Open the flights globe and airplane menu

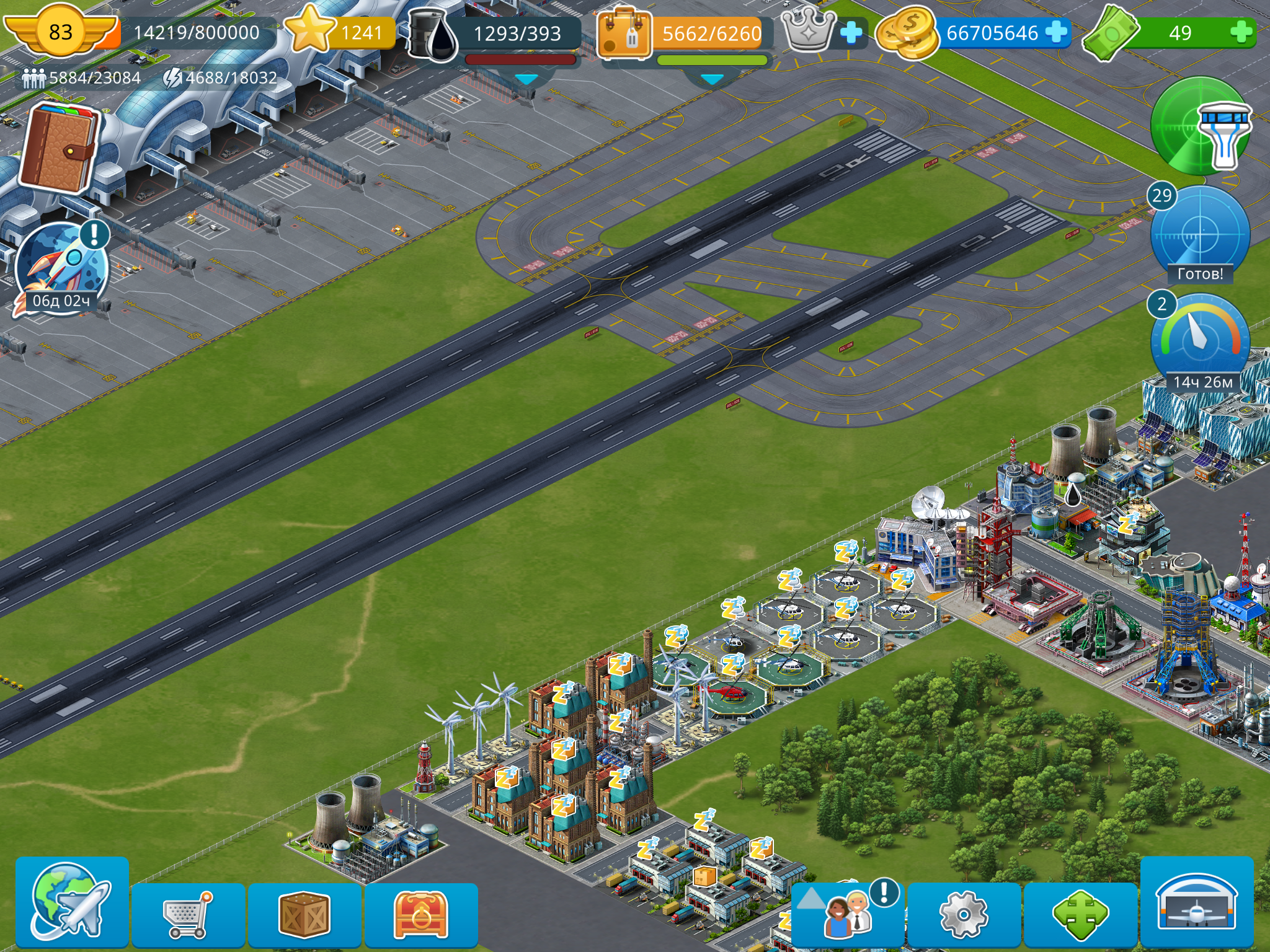[71, 902]
